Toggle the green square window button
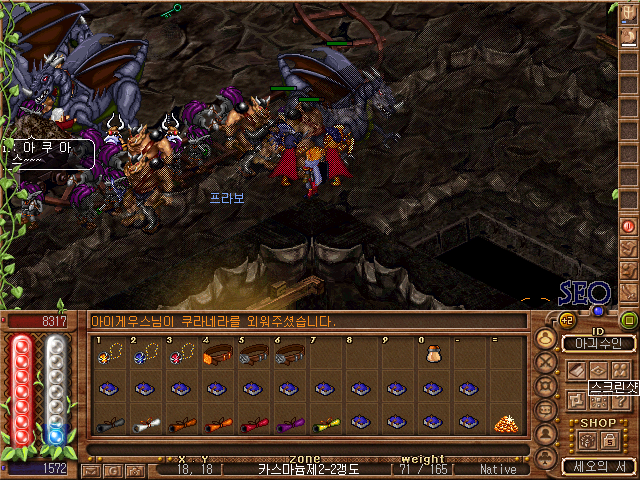640x480 pixels. click(x=629, y=321)
